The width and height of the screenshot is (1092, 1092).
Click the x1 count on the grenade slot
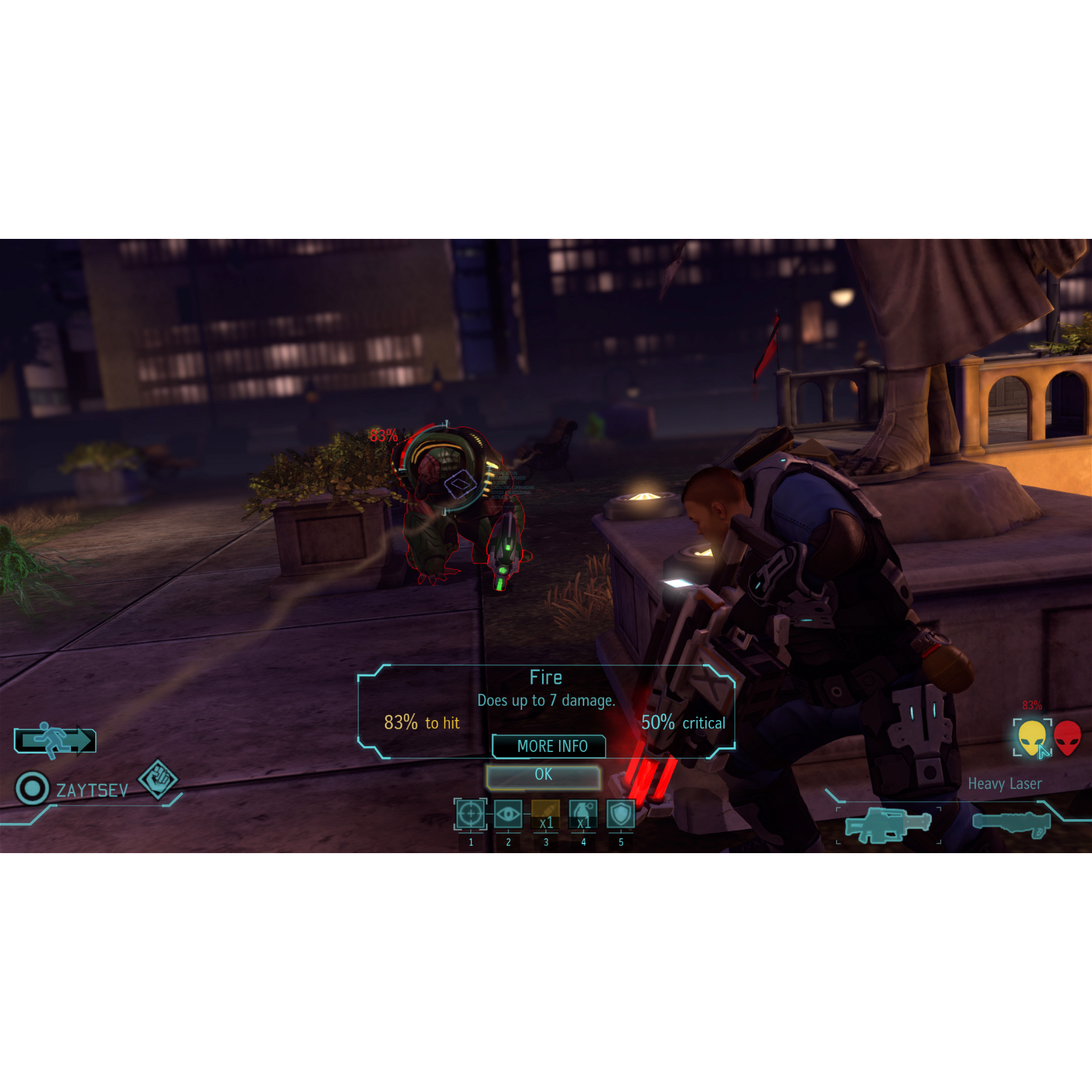(584, 822)
